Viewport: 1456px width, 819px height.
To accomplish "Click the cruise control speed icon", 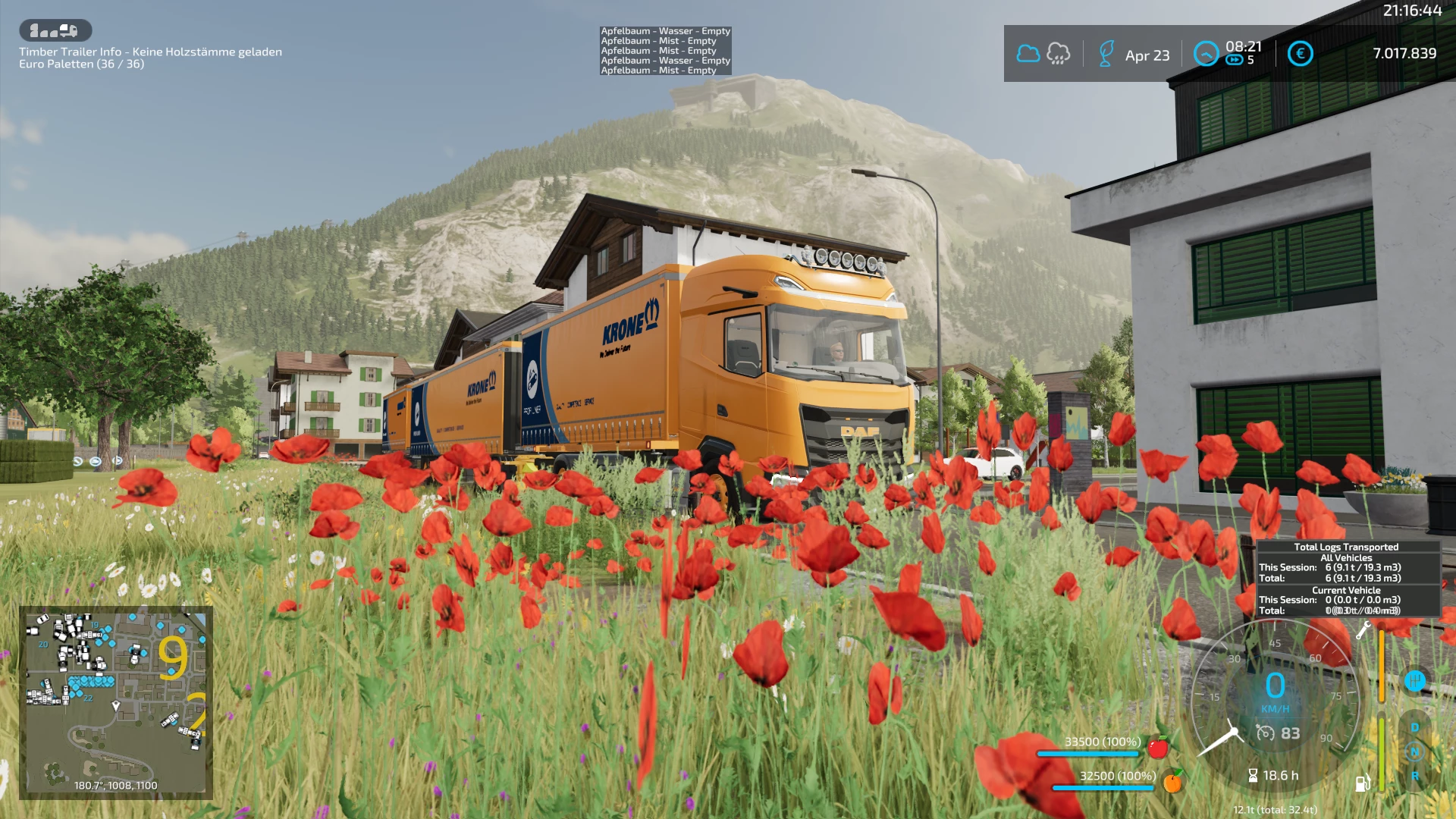I will coord(1265,733).
